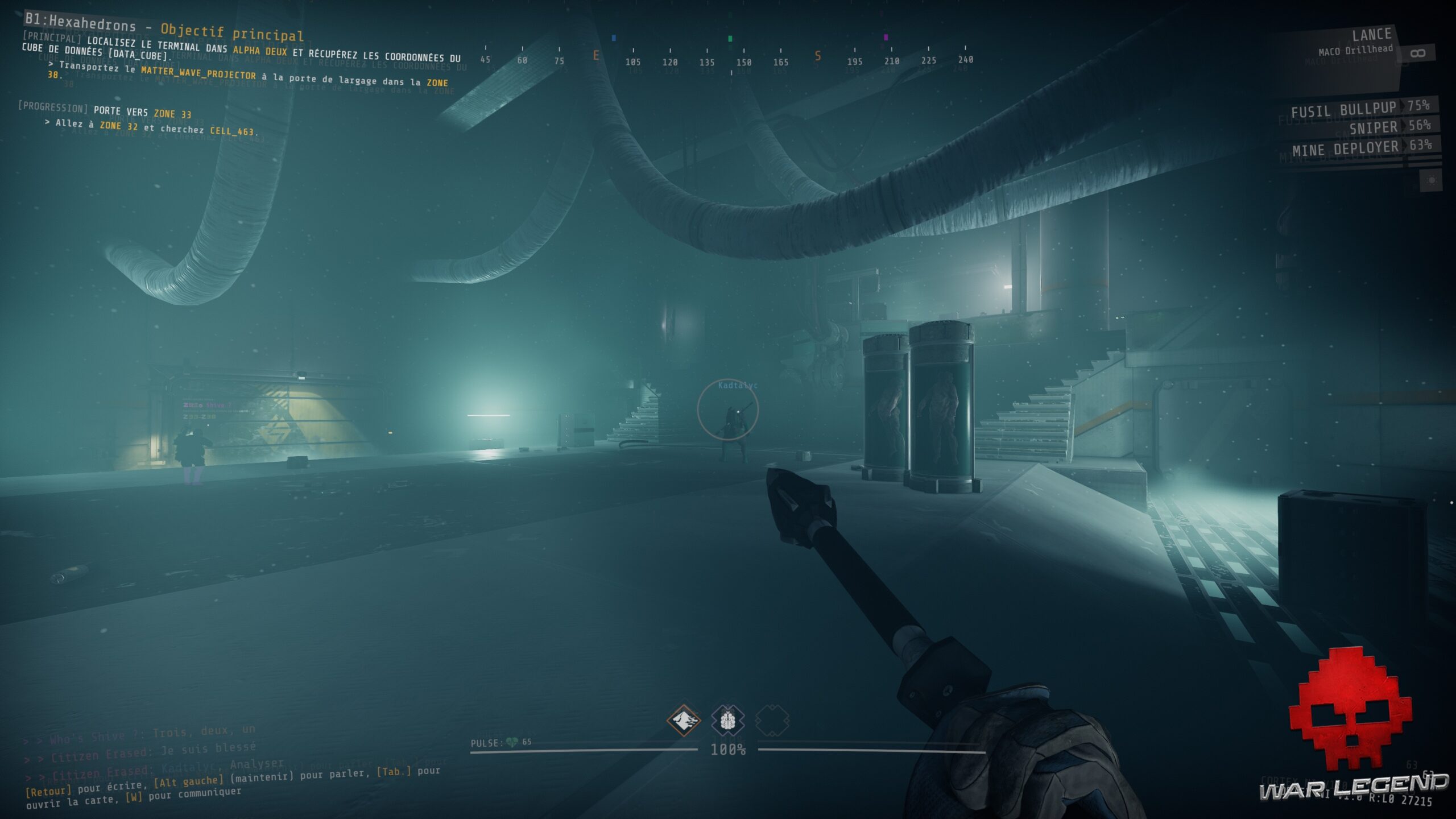The image size is (1456, 819).
Task: Click the infinity ammo icon beside LANCE
Action: [x=1418, y=52]
